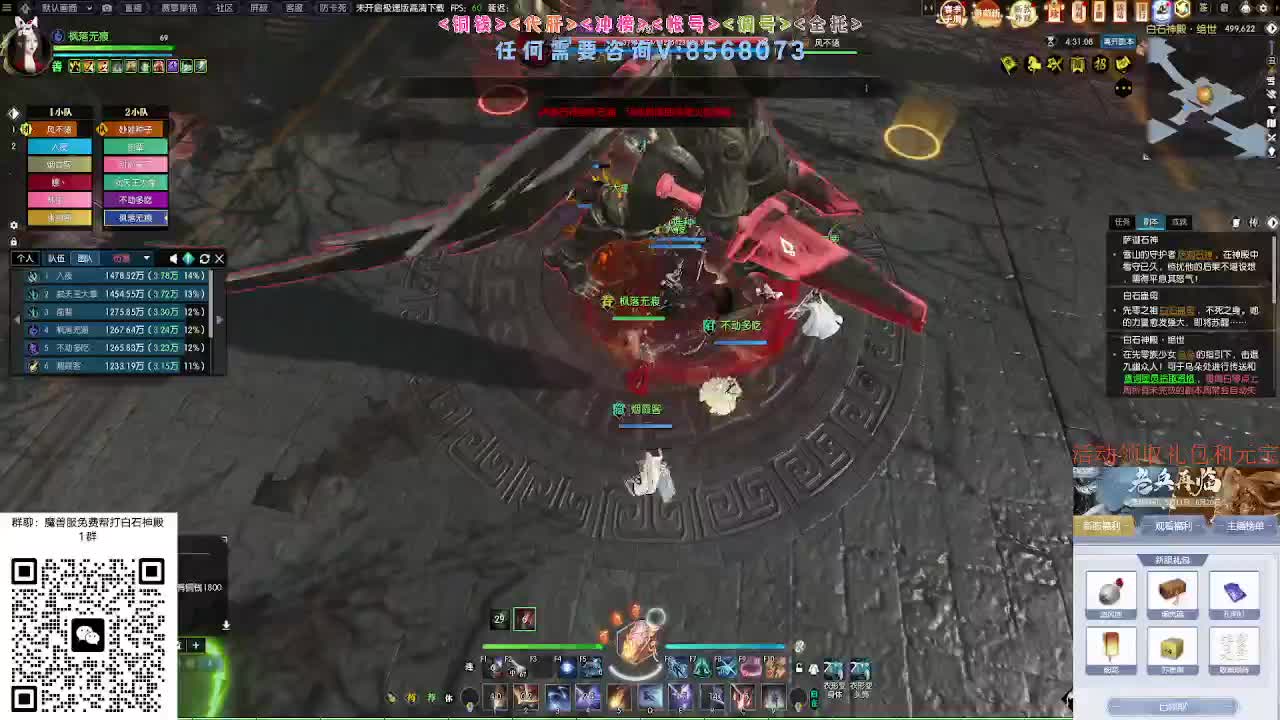The image size is (1280, 720).
Task: Select skill slot 3 on the bottom skill bar
Action: pos(559,697)
